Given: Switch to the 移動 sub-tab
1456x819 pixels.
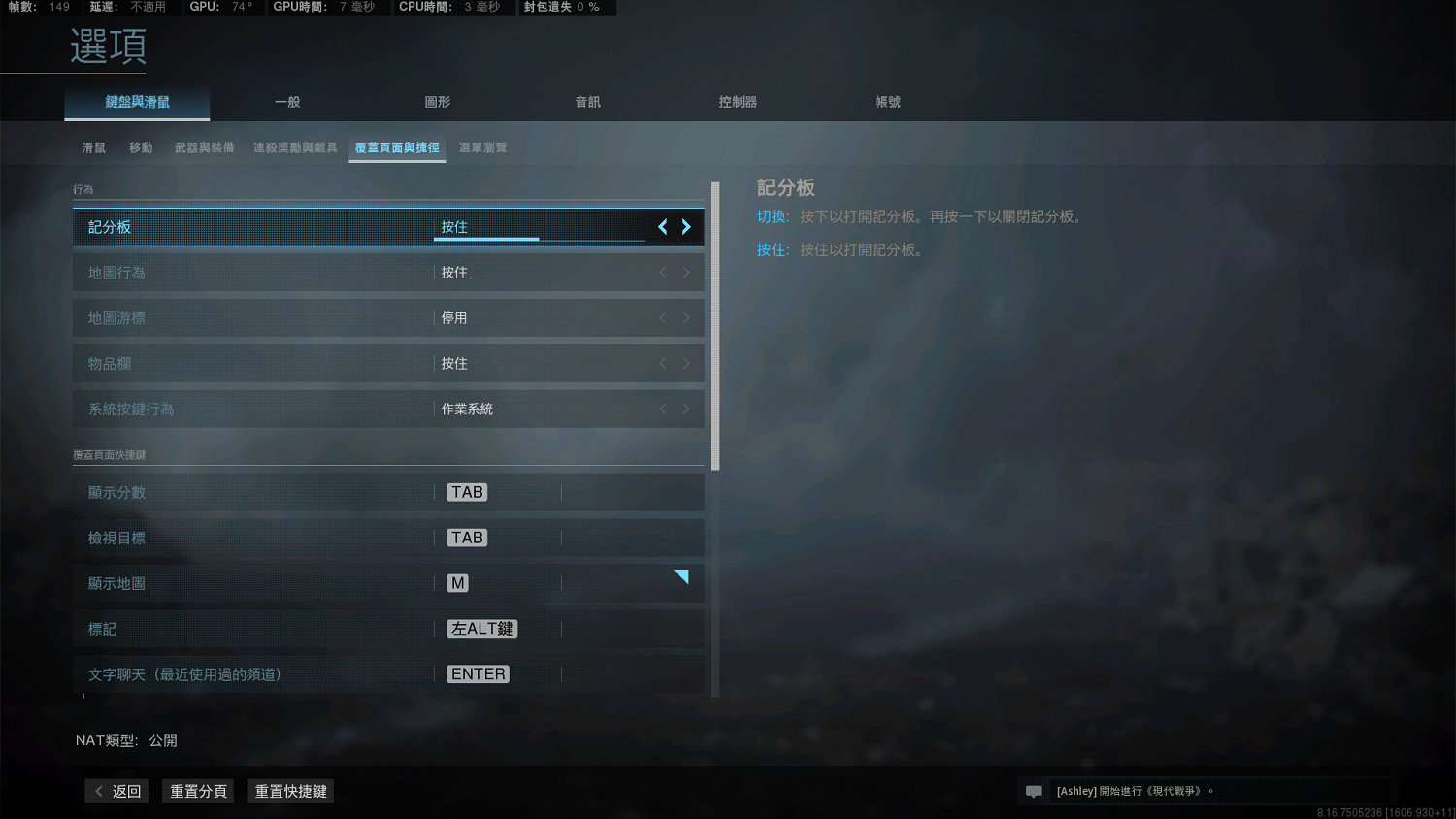Looking at the screenshot, I should click(x=141, y=147).
